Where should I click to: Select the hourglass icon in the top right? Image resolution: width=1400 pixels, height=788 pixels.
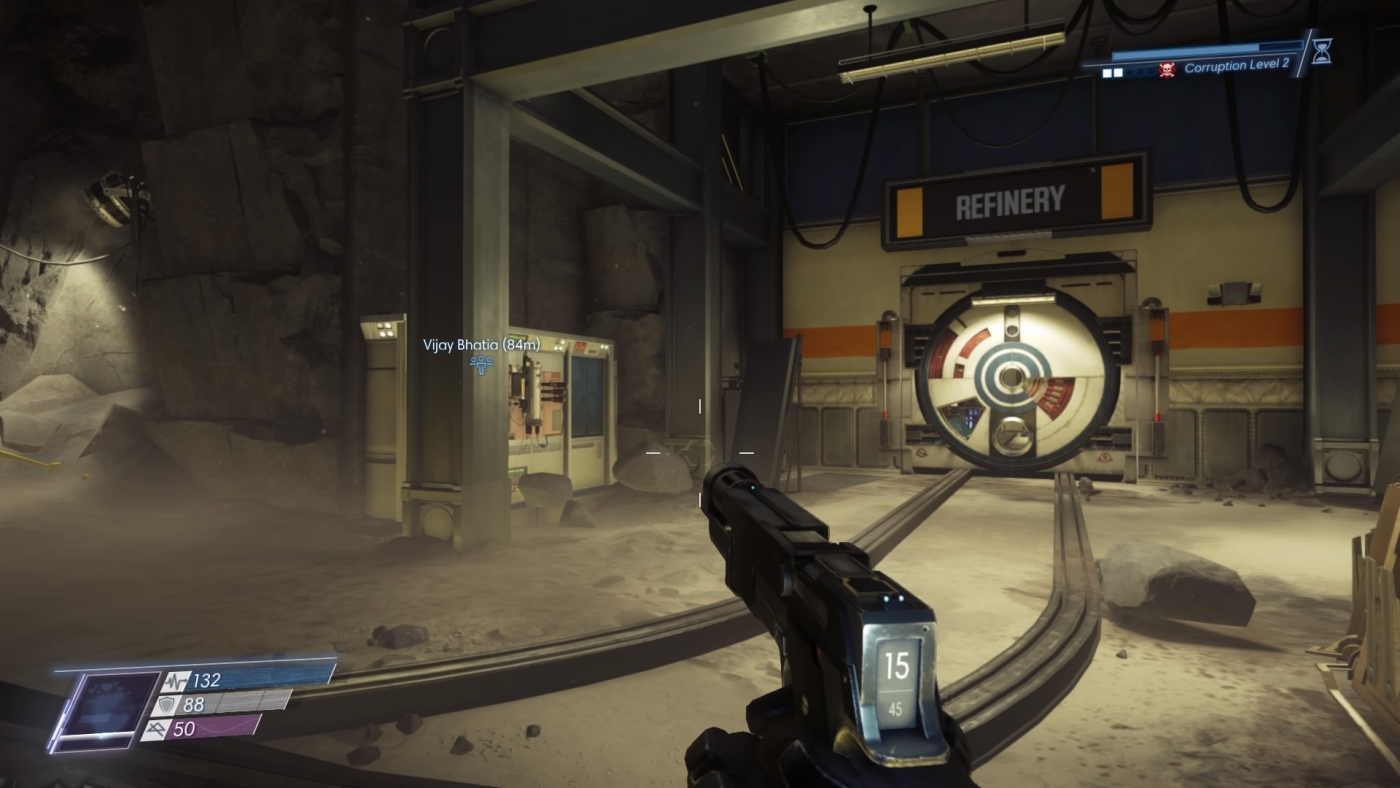coord(1321,52)
